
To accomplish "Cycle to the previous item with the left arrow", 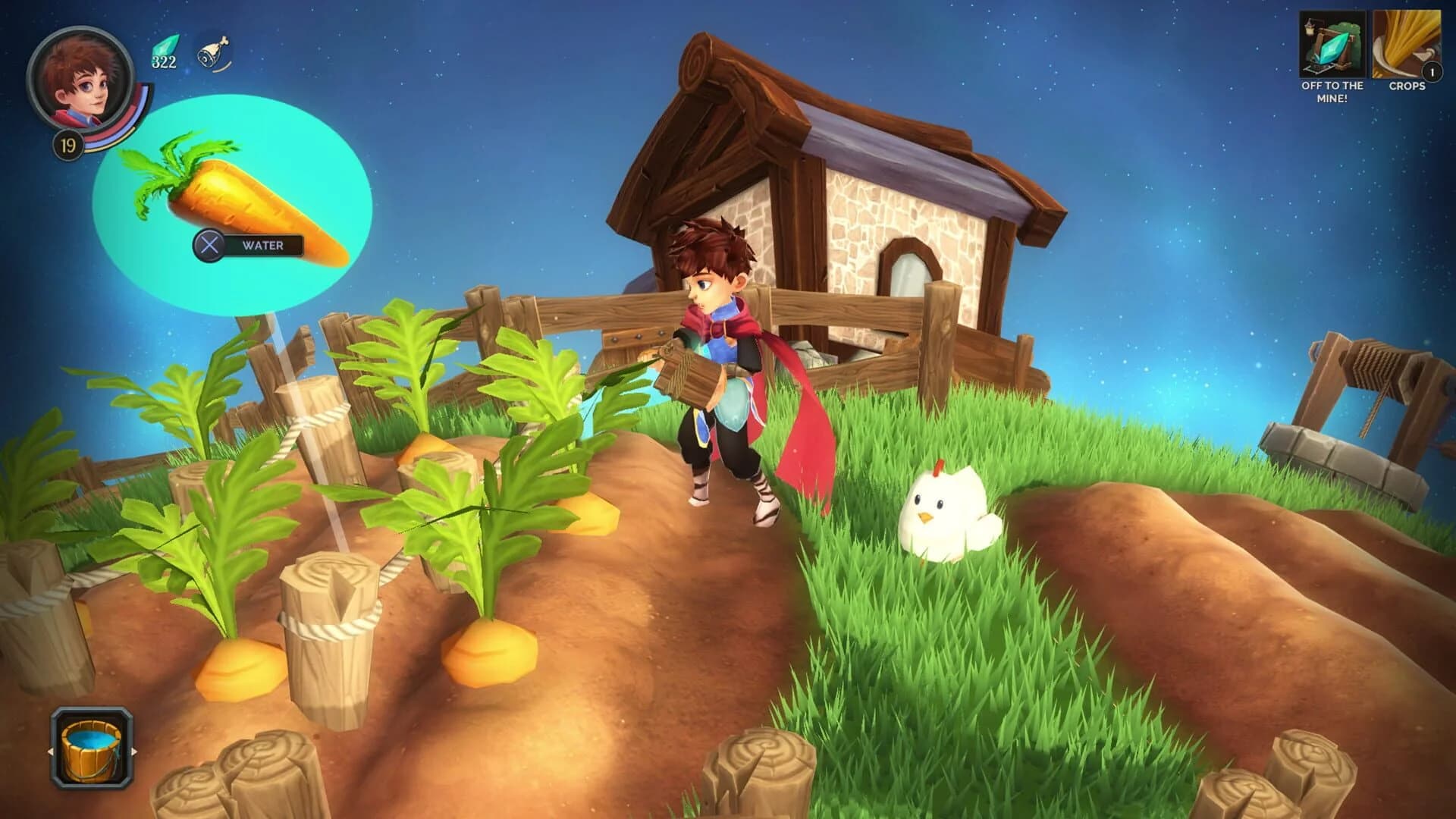I will (x=52, y=751).
